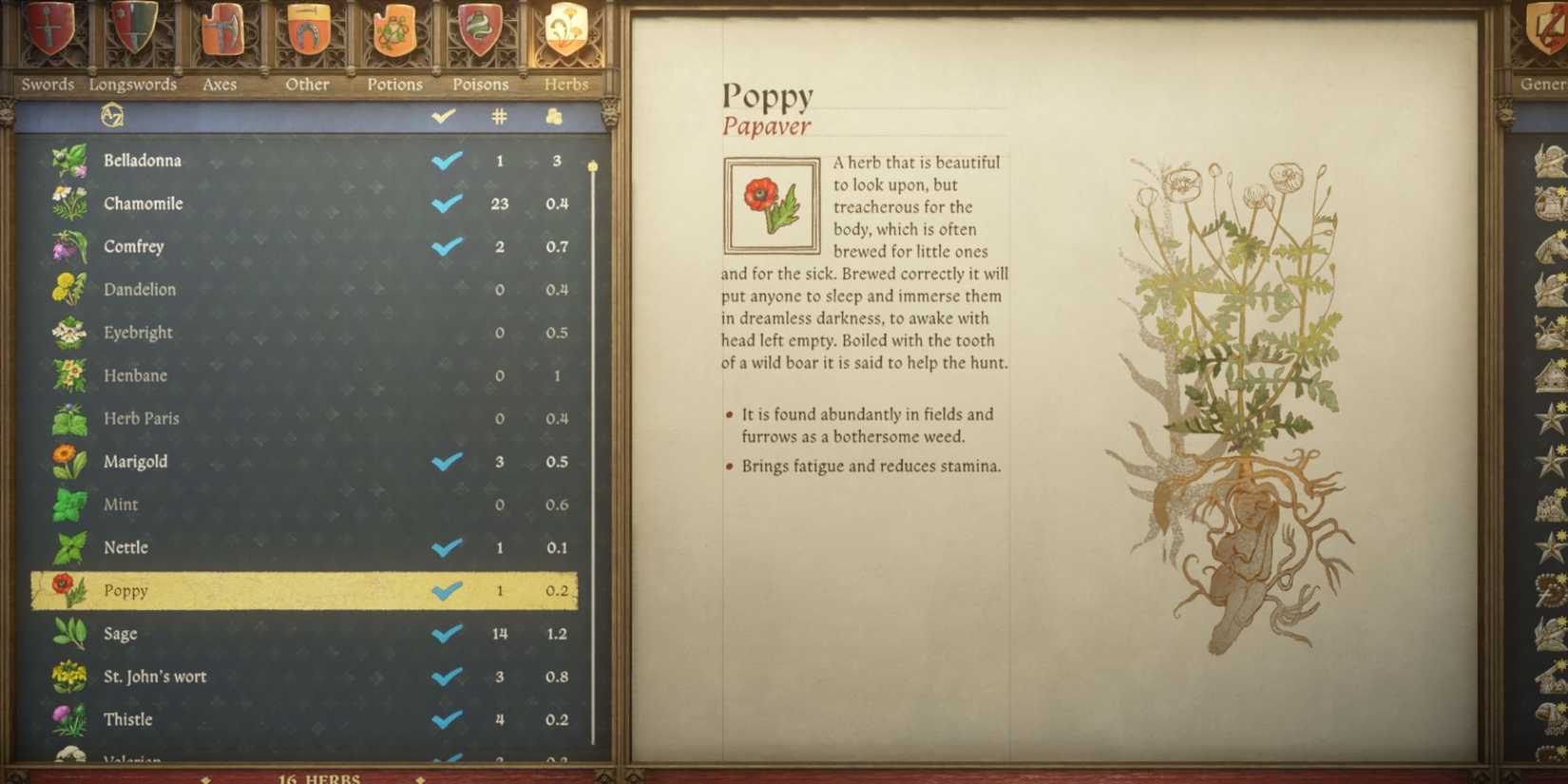Toggle the checkmark next to Chamomile
This screenshot has width=1568, height=784.
pos(444,202)
